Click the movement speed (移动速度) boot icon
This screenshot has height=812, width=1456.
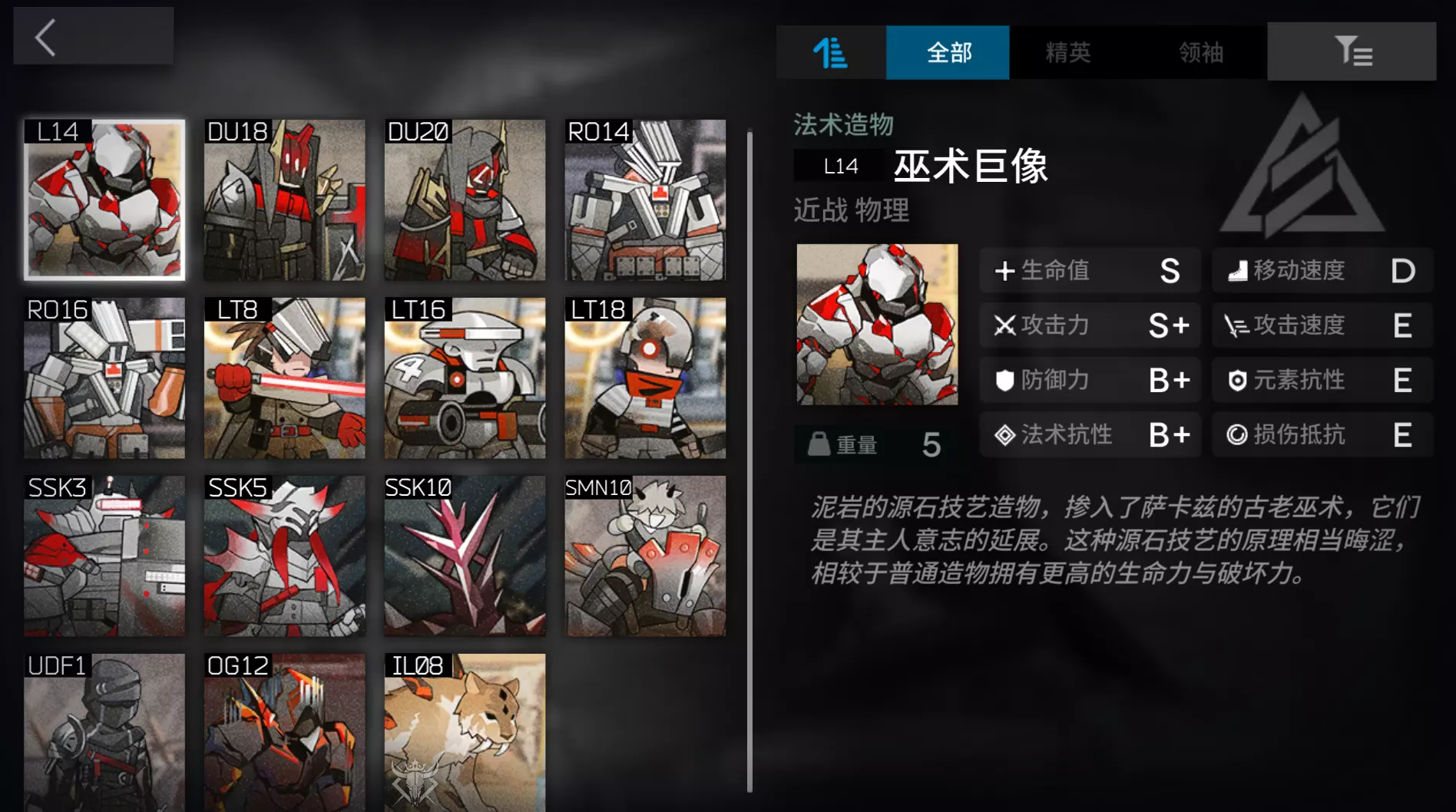[1238, 270]
